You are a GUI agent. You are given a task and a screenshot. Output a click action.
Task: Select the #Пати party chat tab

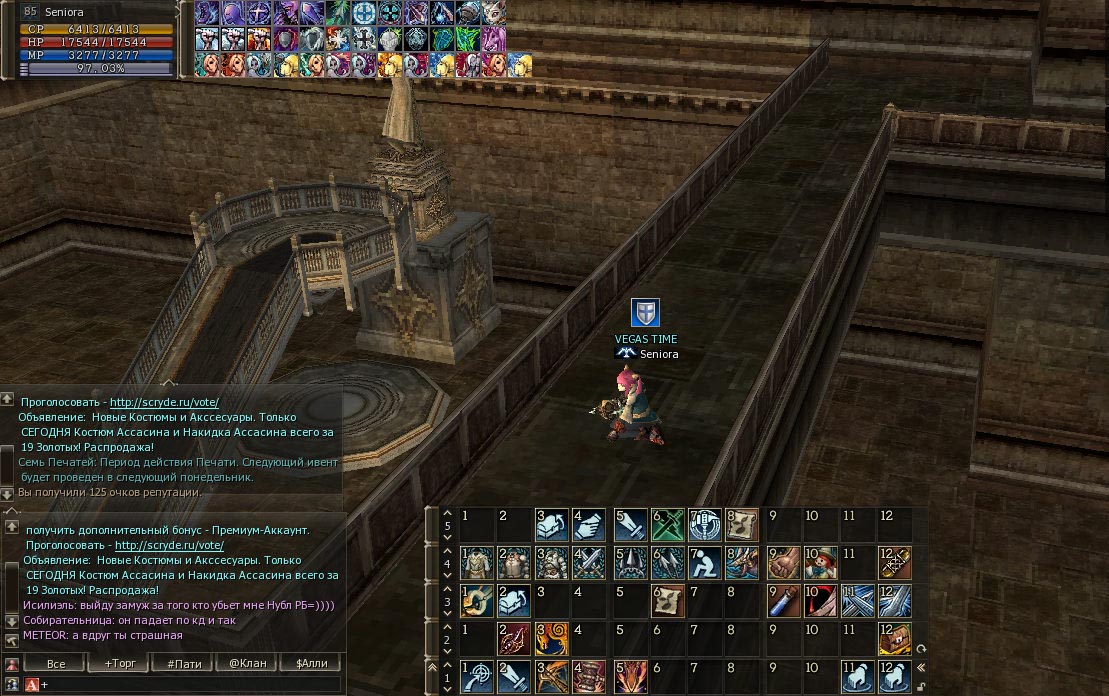pyautogui.click(x=185, y=663)
